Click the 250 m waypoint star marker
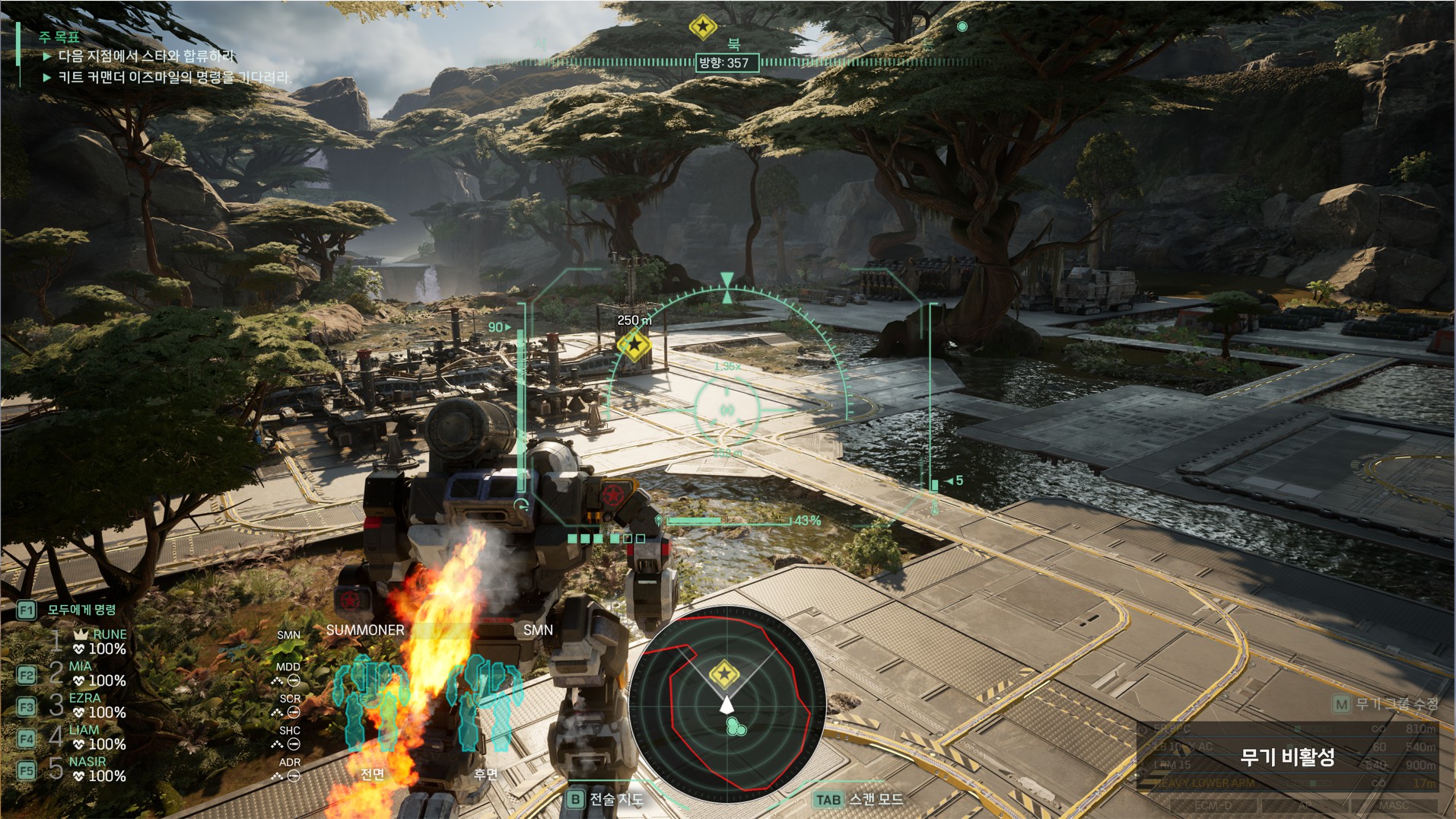 pyautogui.click(x=634, y=345)
